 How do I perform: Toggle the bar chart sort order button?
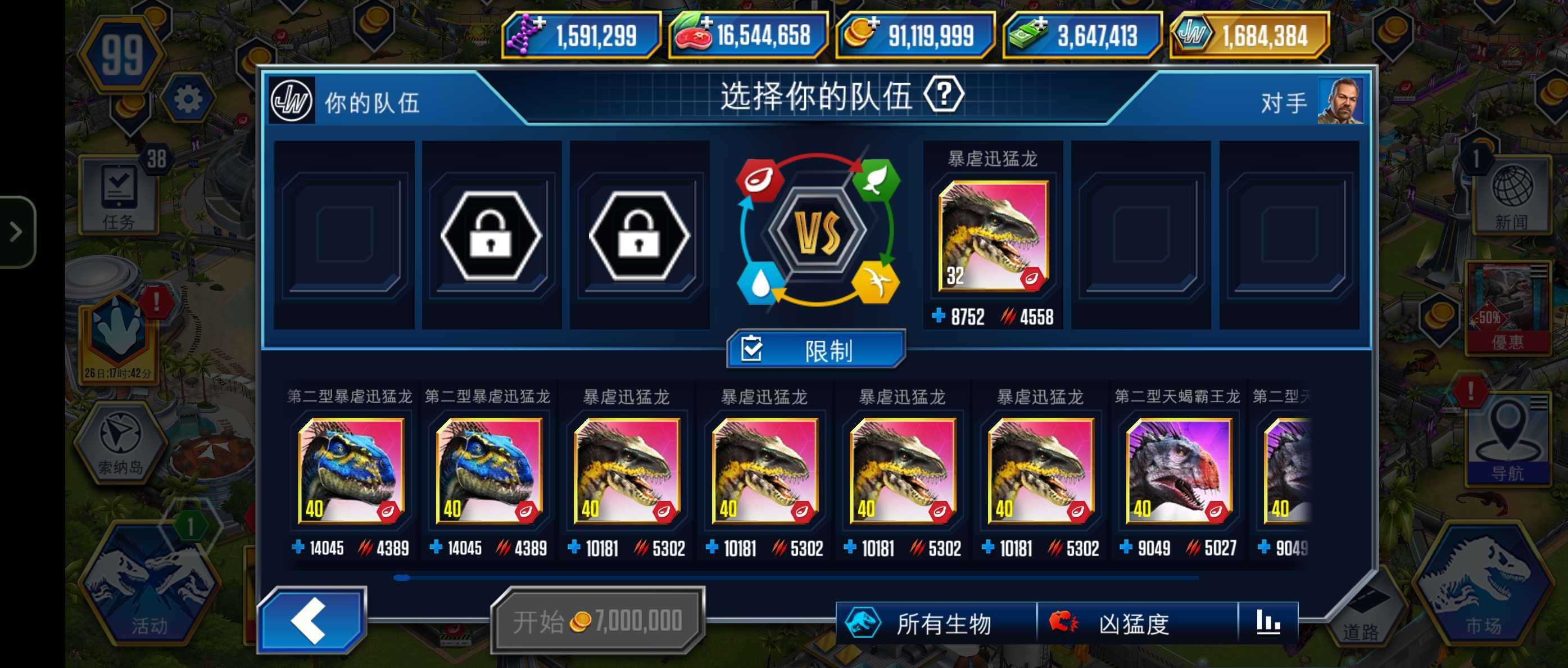(1268, 622)
